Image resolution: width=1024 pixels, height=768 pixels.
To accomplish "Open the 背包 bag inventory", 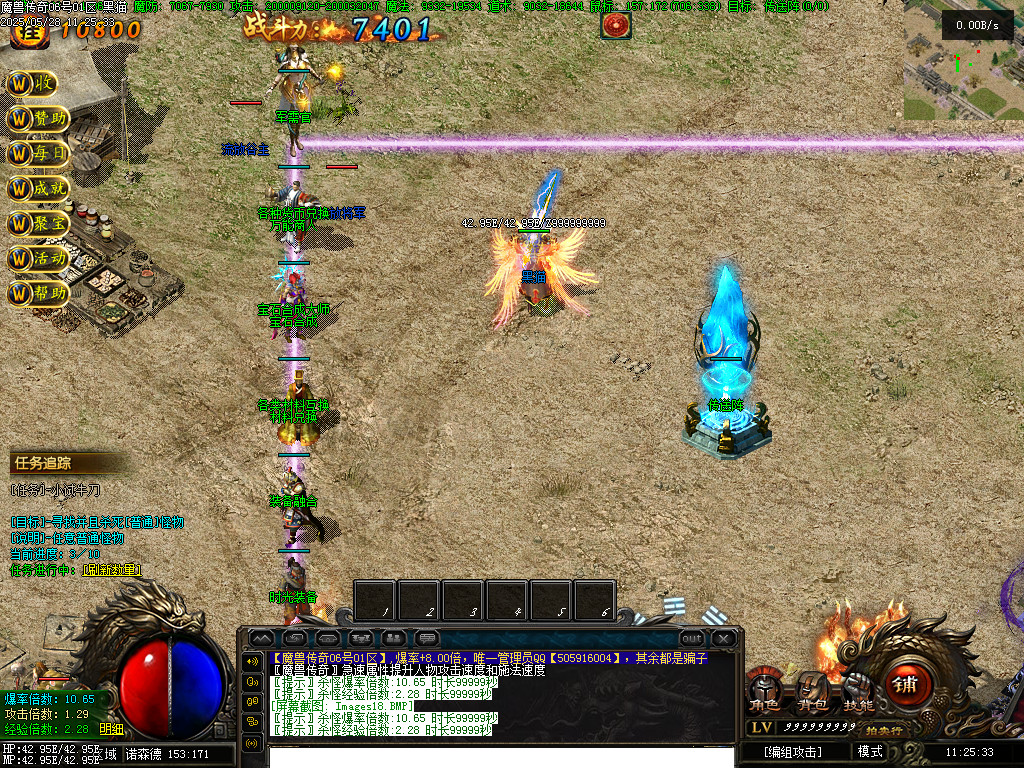I will [811, 693].
